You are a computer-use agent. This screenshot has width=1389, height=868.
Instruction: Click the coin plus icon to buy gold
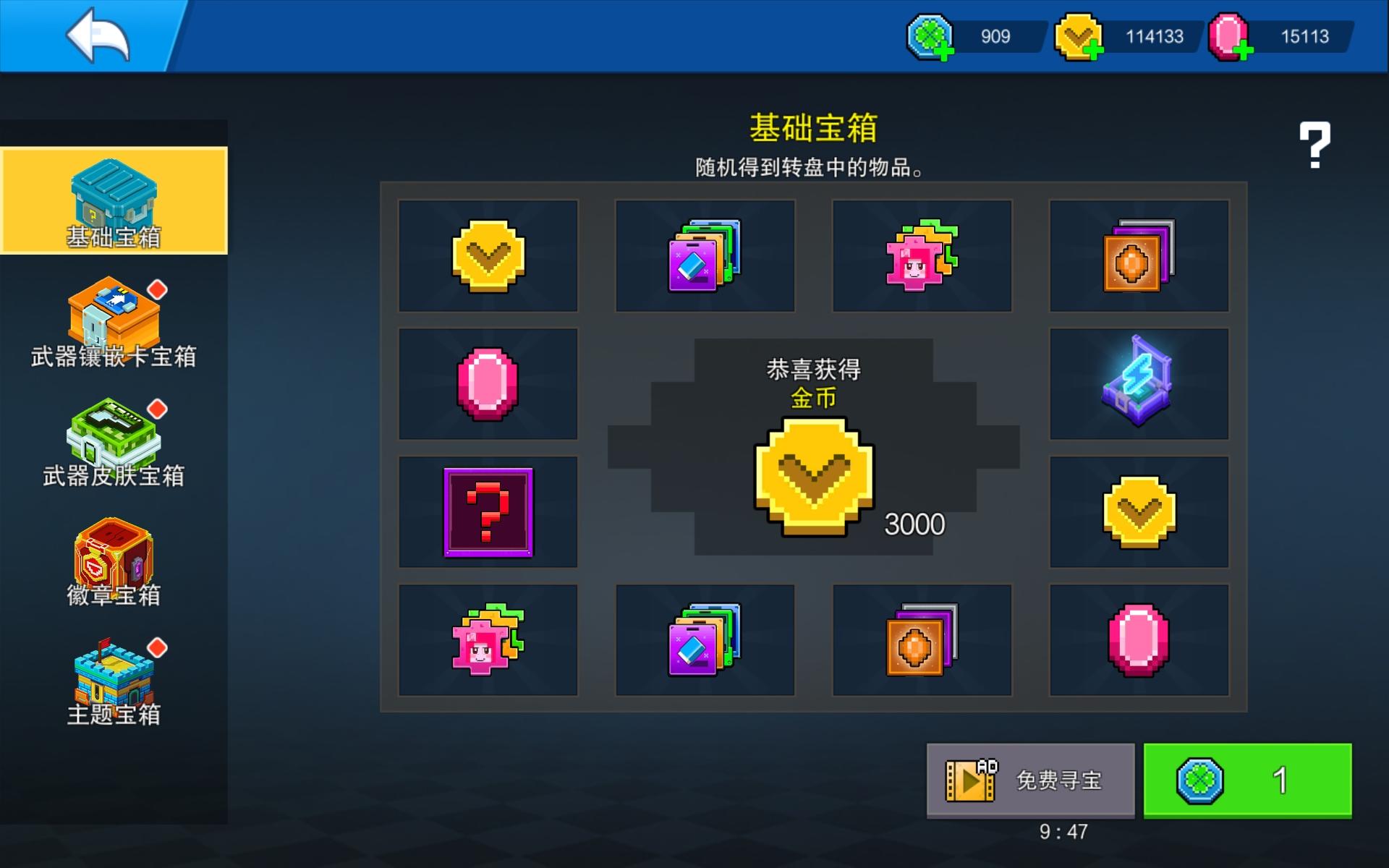click(1096, 49)
